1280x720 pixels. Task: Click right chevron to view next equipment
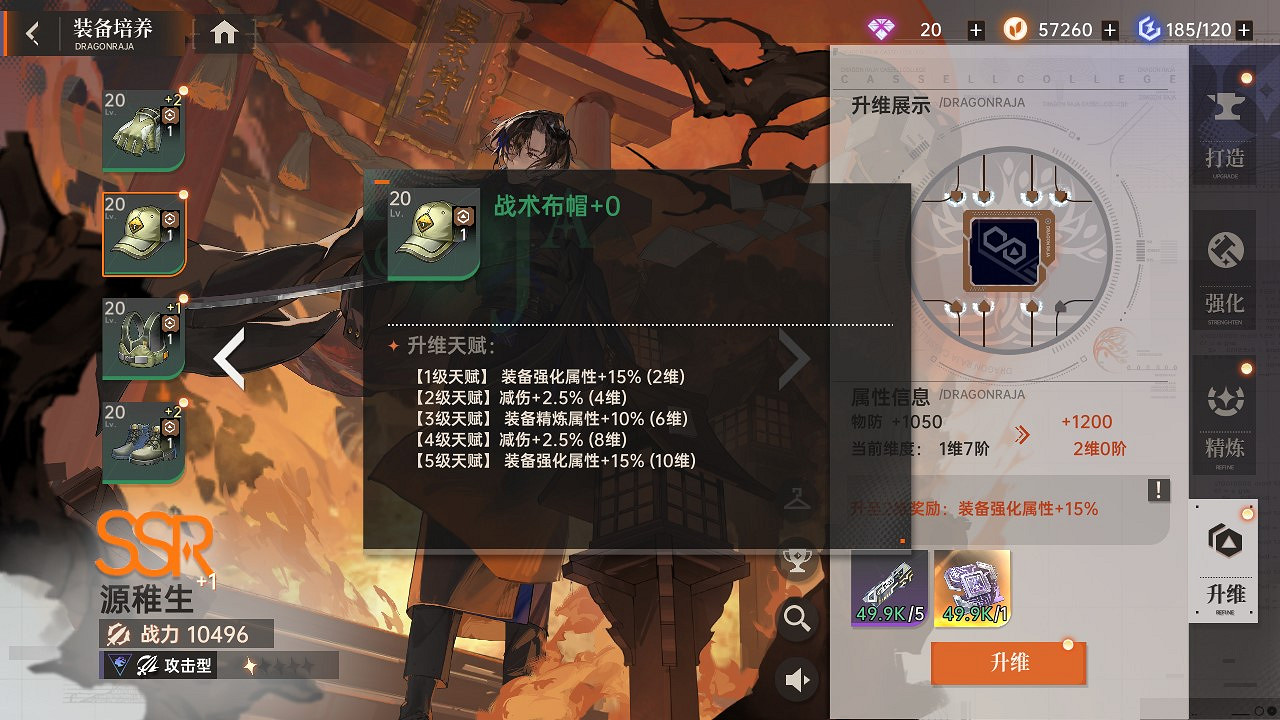795,358
